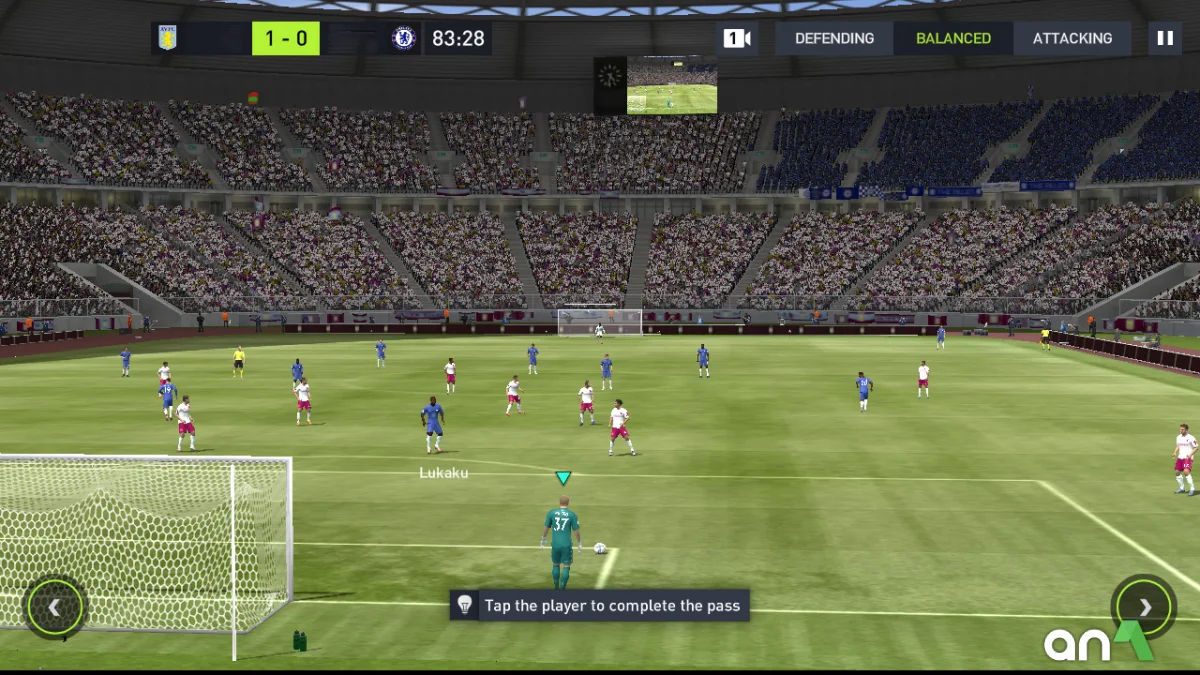Tap the right arrow round button

1144,606
